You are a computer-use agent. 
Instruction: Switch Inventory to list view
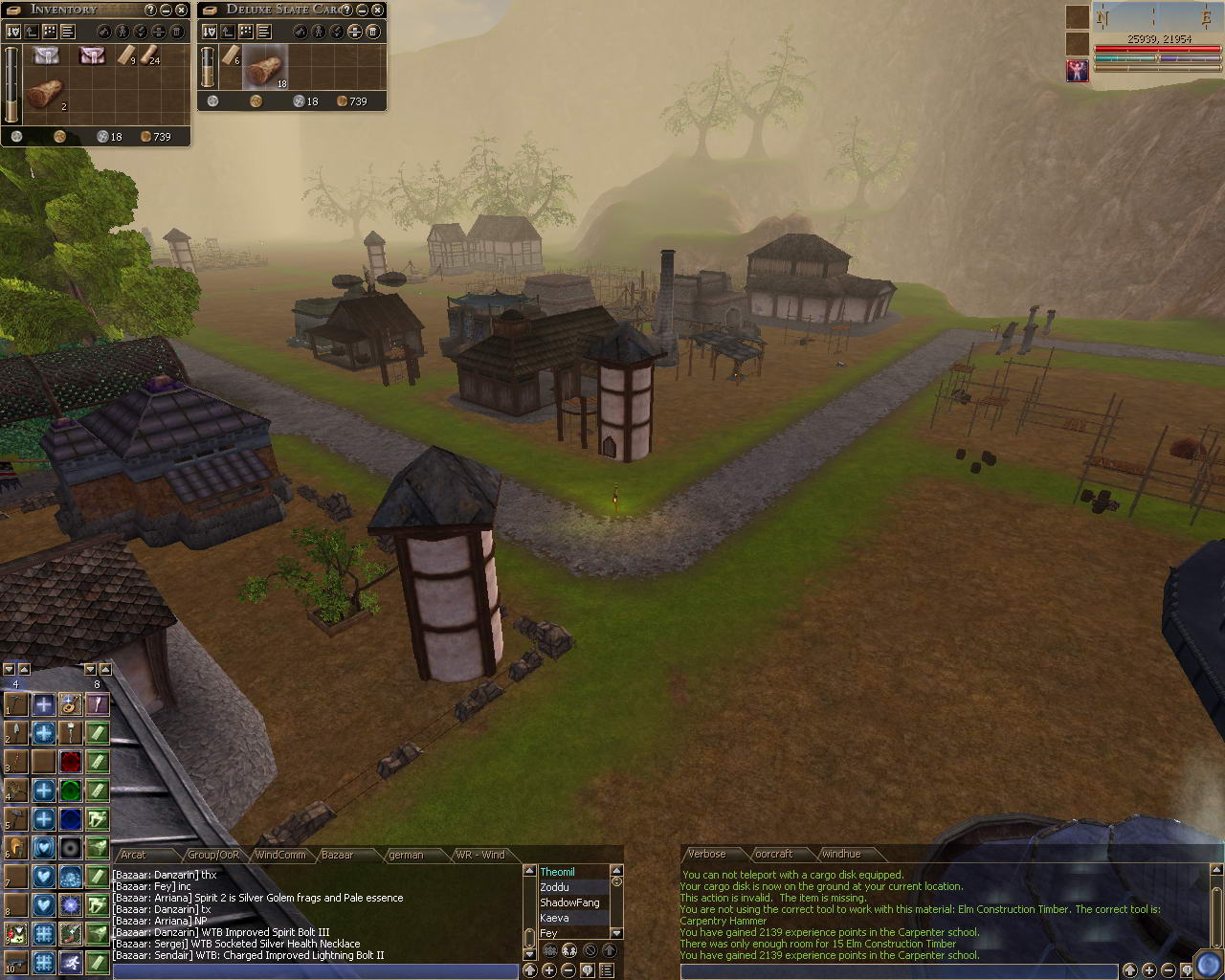(68, 32)
